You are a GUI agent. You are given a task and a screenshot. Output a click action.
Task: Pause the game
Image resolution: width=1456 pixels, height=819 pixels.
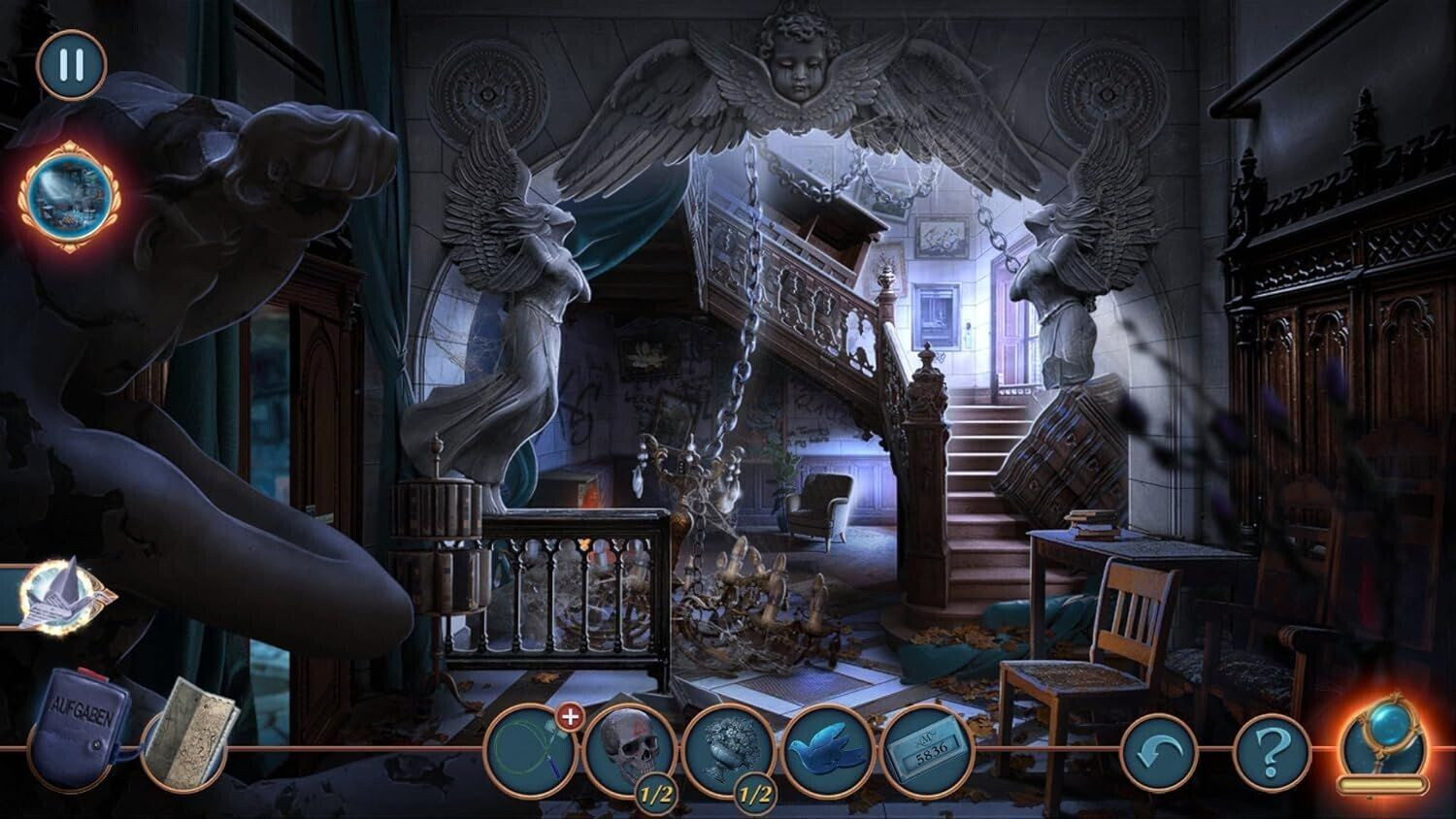tap(71, 65)
